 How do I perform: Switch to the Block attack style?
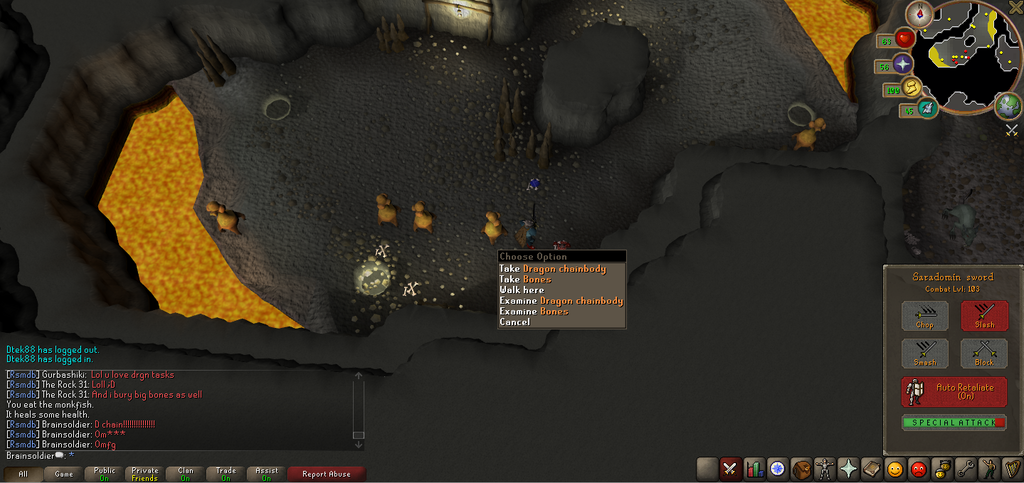click(984, 353)
